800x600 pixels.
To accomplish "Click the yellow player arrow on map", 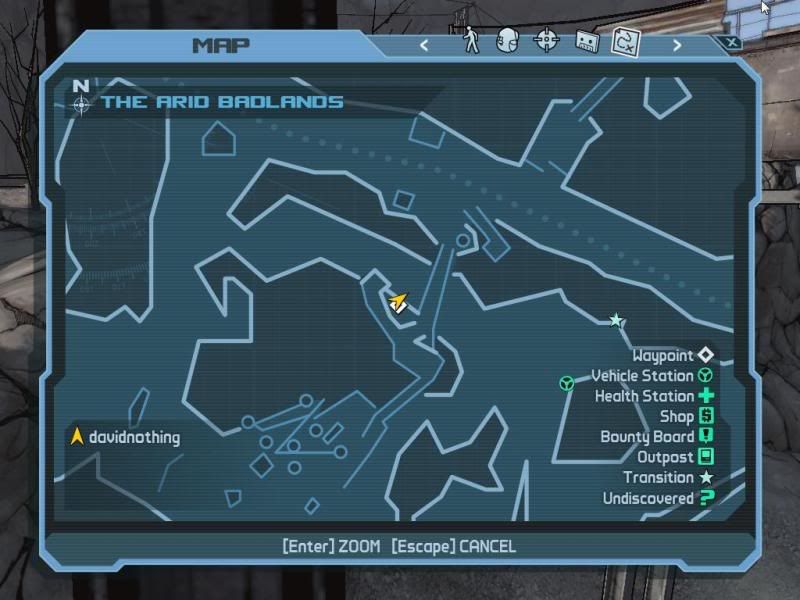I will click(399, 301).
